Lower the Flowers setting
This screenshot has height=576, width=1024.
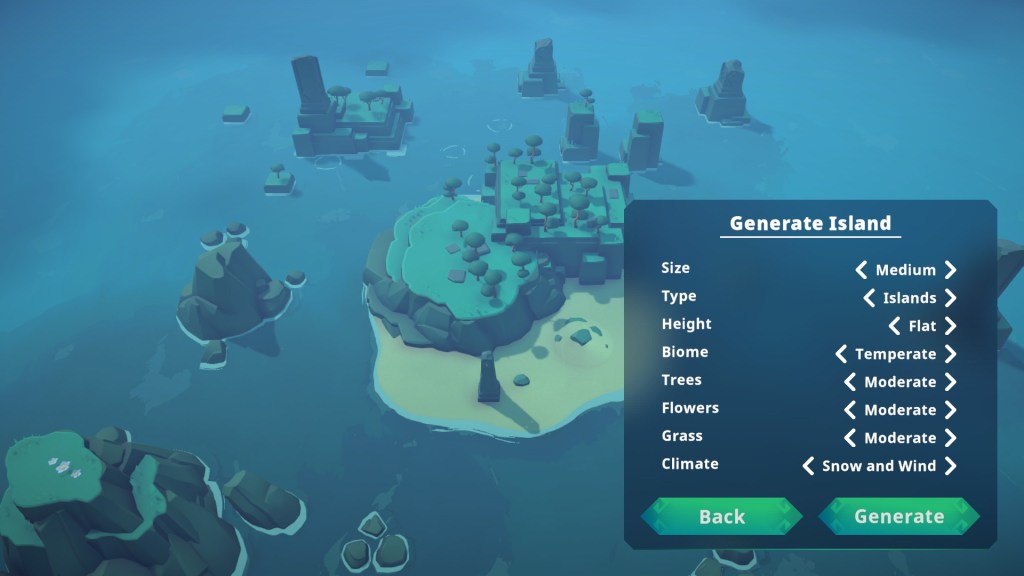point(850,410)
